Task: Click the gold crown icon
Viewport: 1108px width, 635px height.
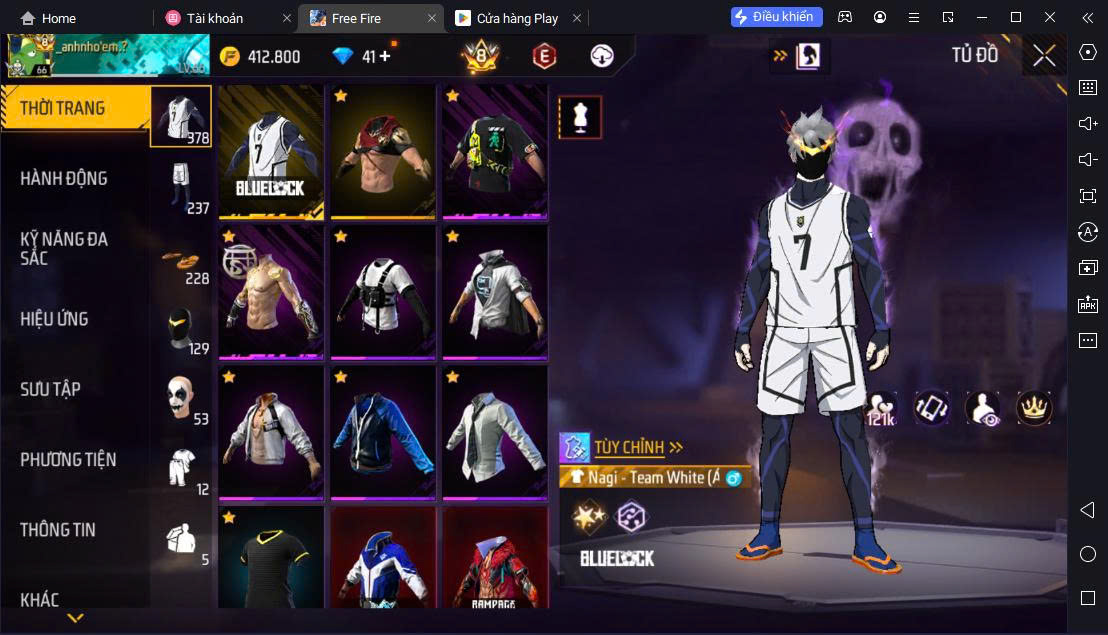Action: click(x=1034, y=407)
